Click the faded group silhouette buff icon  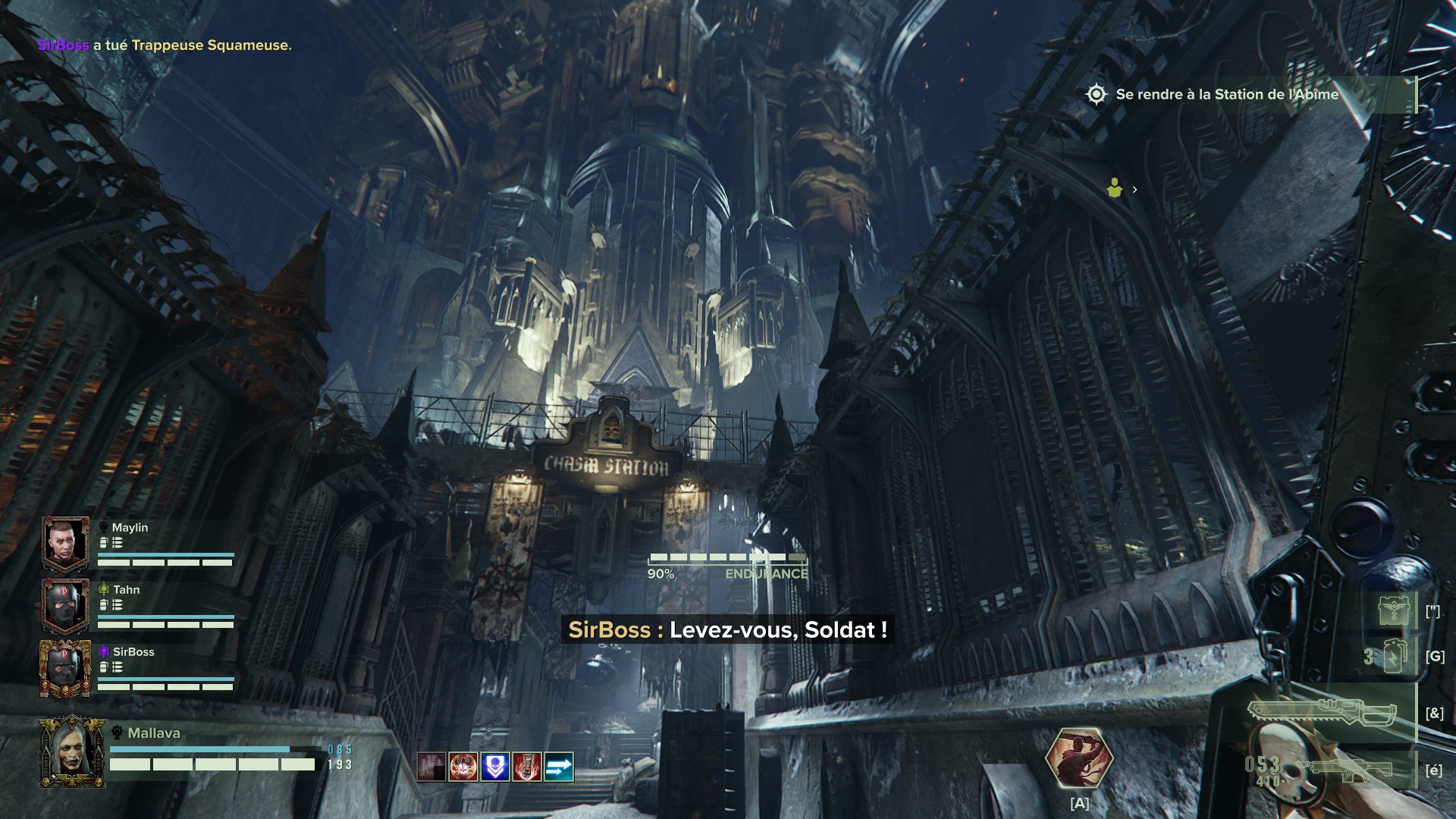point(431,767)
